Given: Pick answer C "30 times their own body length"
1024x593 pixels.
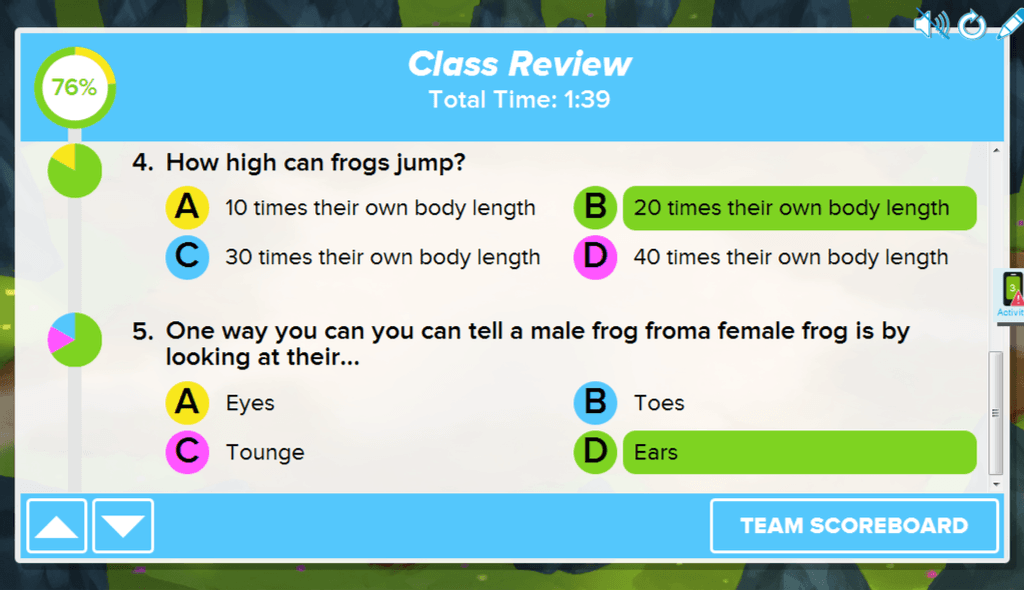Looking at the screenshot, I should click(382, 257).
